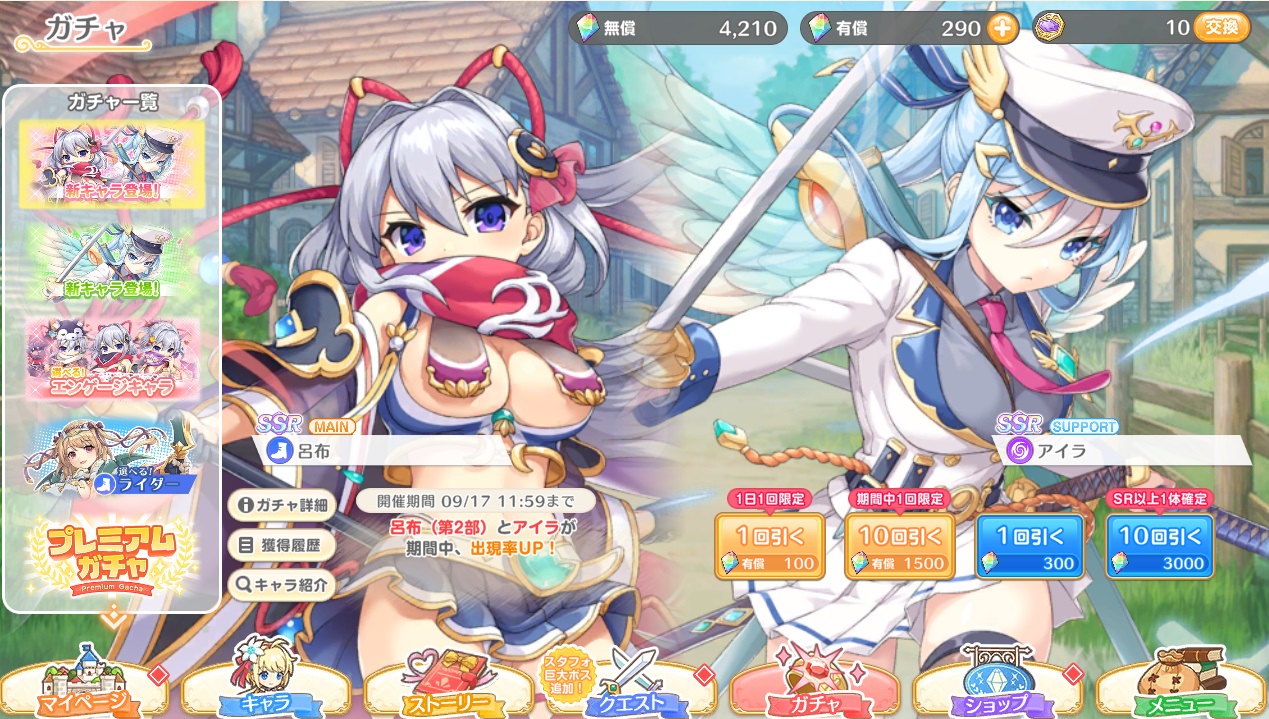Pull ten times for 1500 paid gems
Viewport: 1269px width, 719px height.
(x=899, y=547)
